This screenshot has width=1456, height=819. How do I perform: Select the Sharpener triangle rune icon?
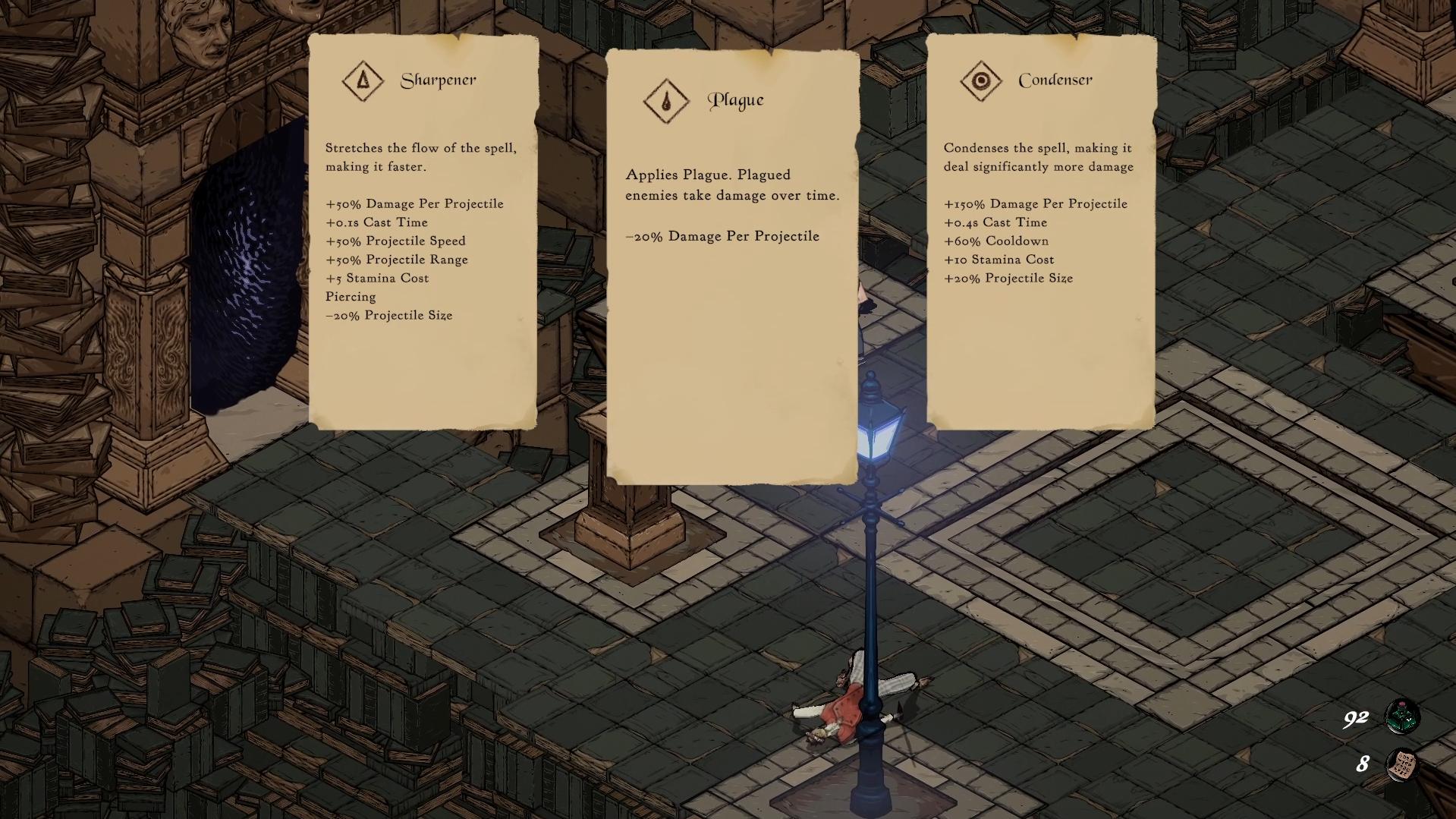click(362, 80)
